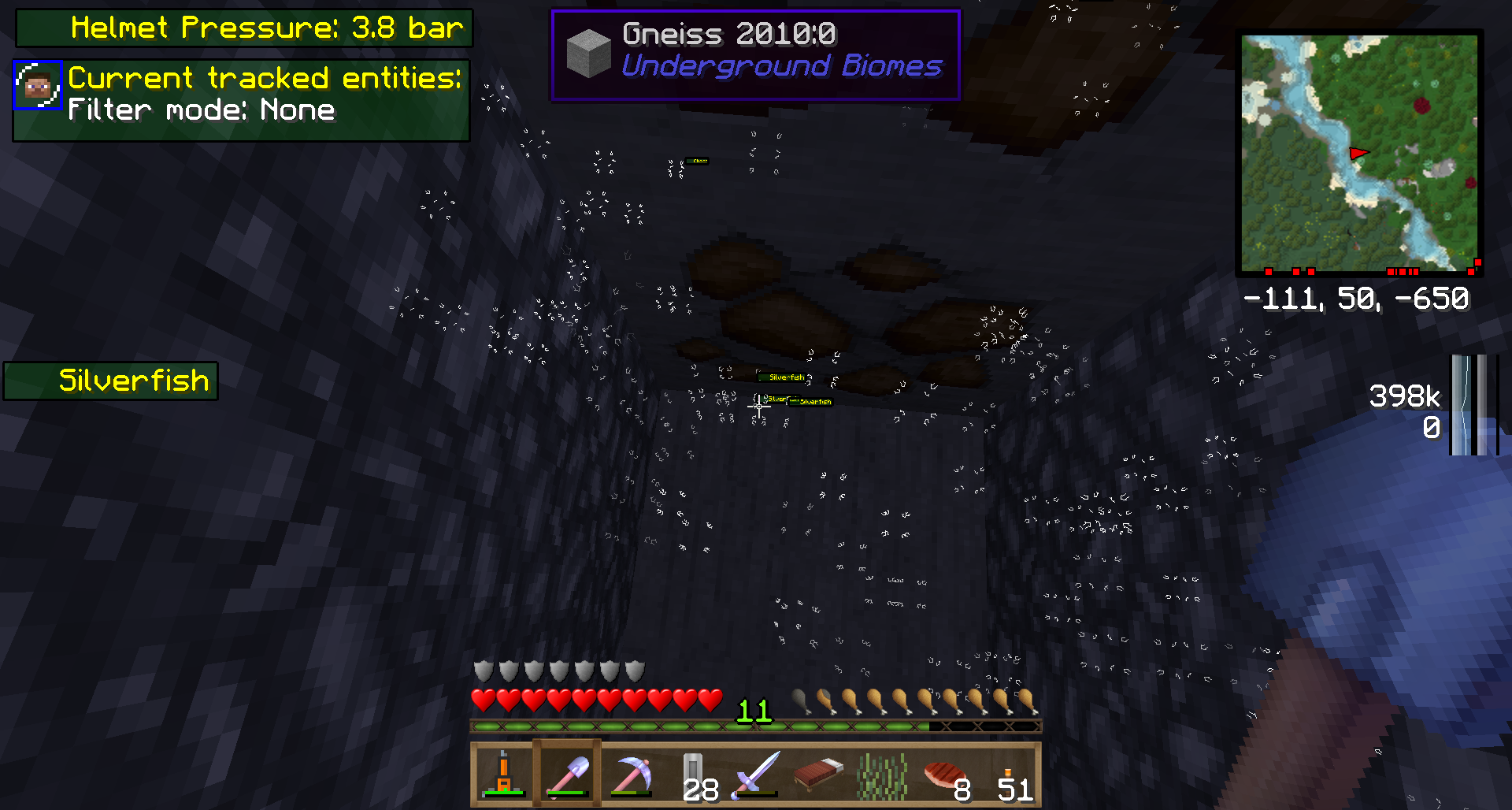The width and height of the screenshot is (1512, 810).
Task: Click the minimap in the corner
Action: pyautogui.click(x=1359, y=153)
